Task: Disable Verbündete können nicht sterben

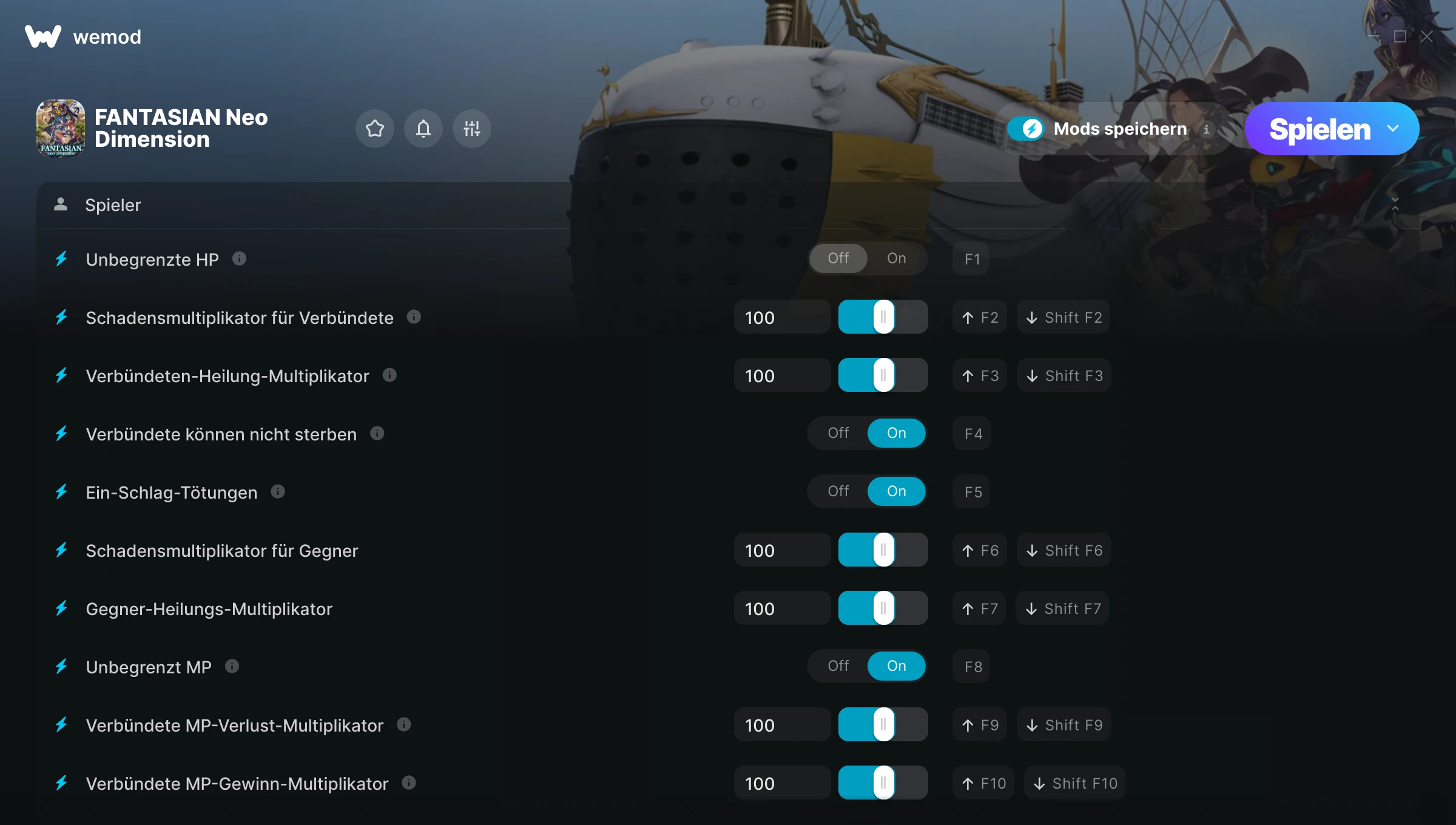Action: coord(838,433)
